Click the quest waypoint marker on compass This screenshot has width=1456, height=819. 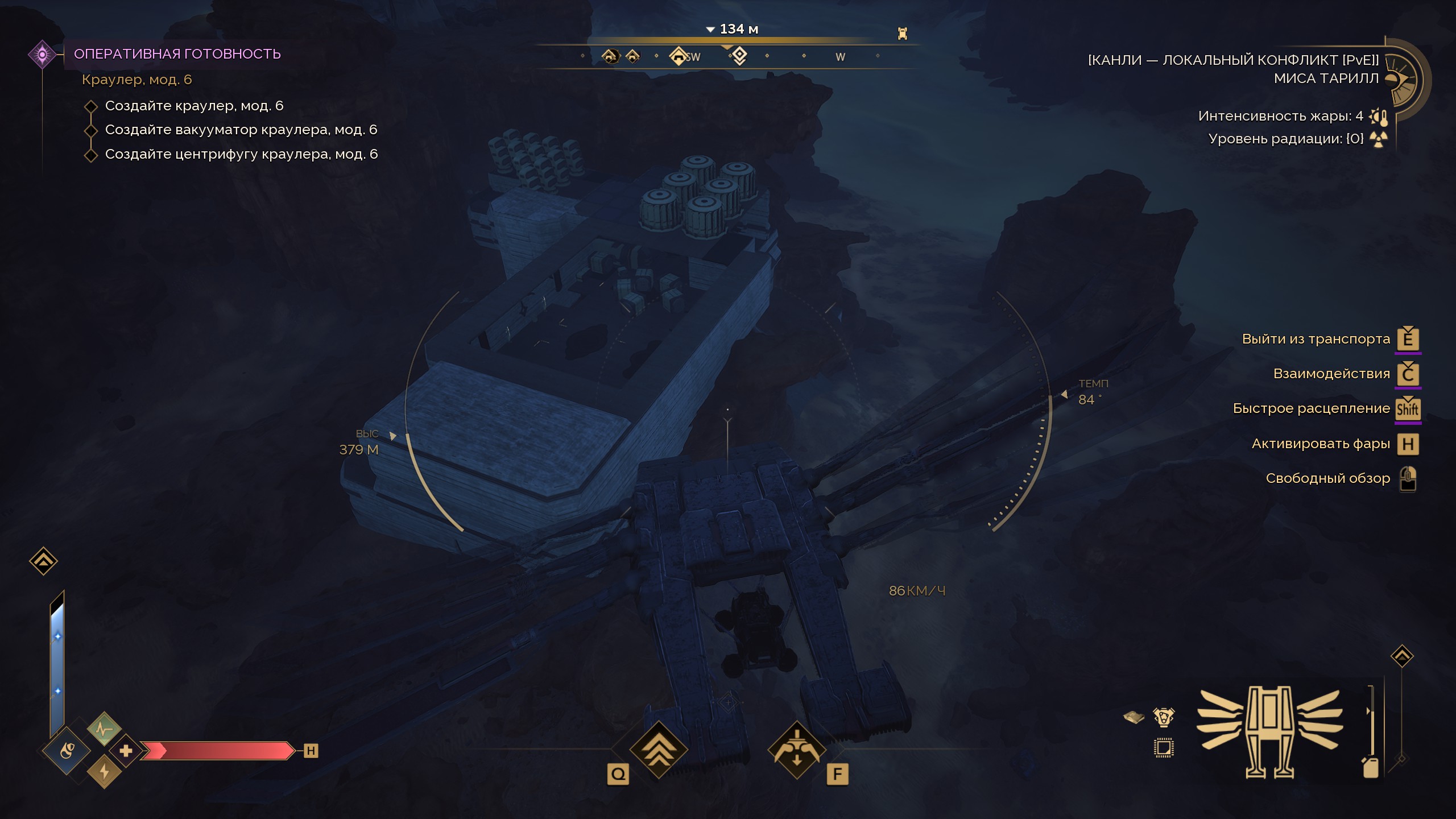click(739, 56)
